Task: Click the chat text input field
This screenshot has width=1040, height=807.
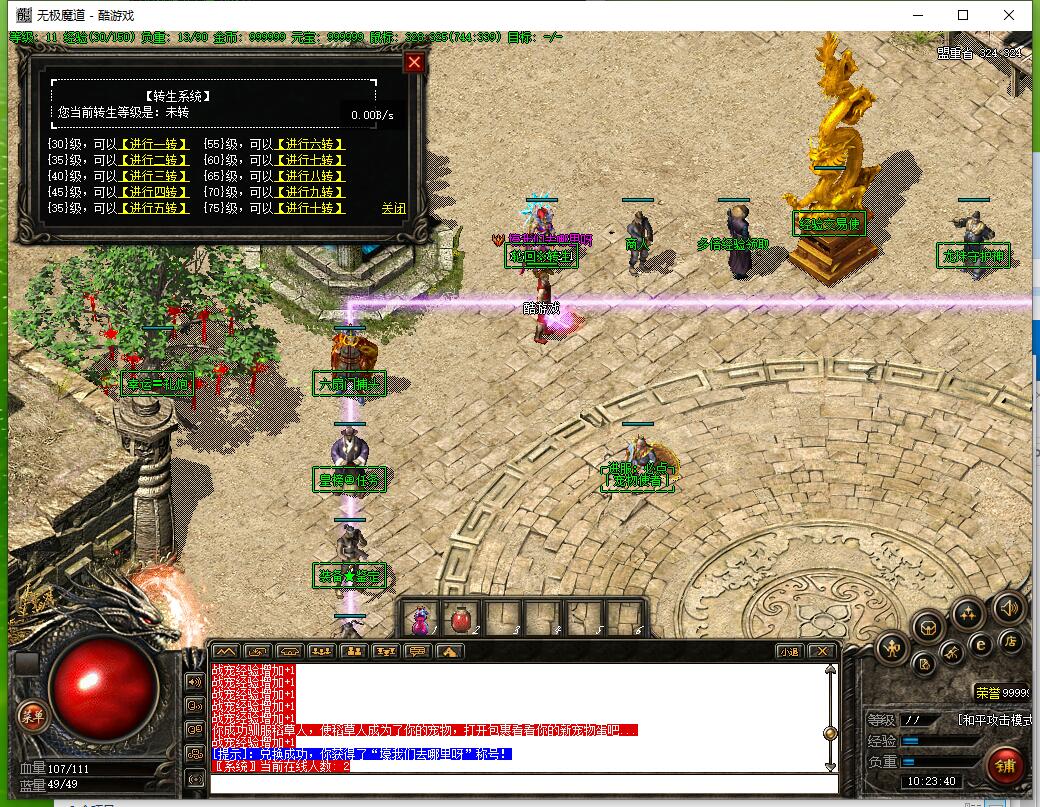Action: click(520, 782)
